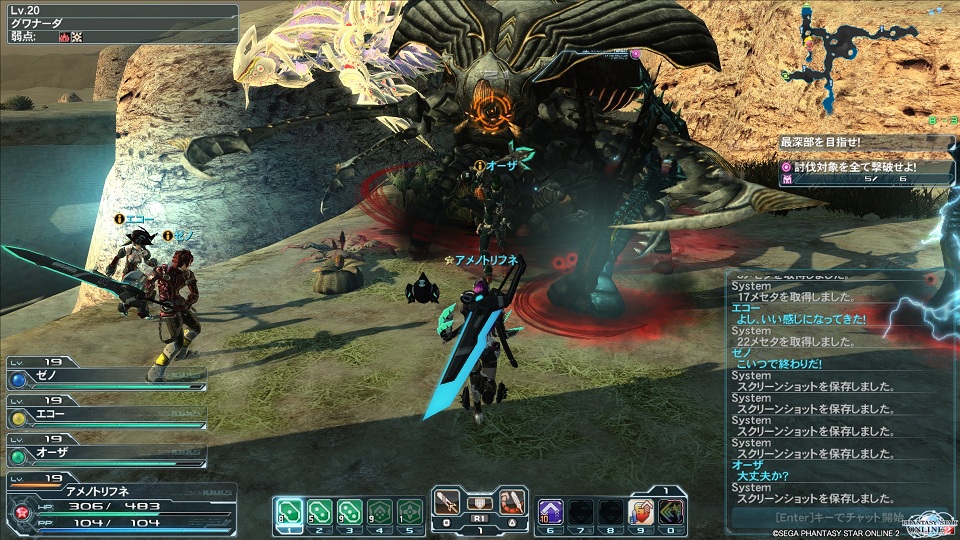This screenshot has width=960, height=540.
Task: Activate the green arrow skill in slot 0
Action: click(x=671, y=512)
